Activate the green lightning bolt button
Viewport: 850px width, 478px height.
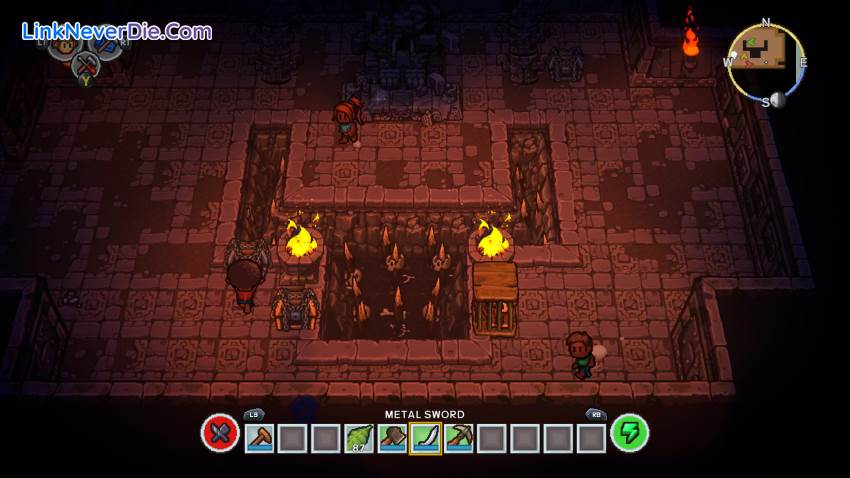pyautogui.click(x=630, y=433)
